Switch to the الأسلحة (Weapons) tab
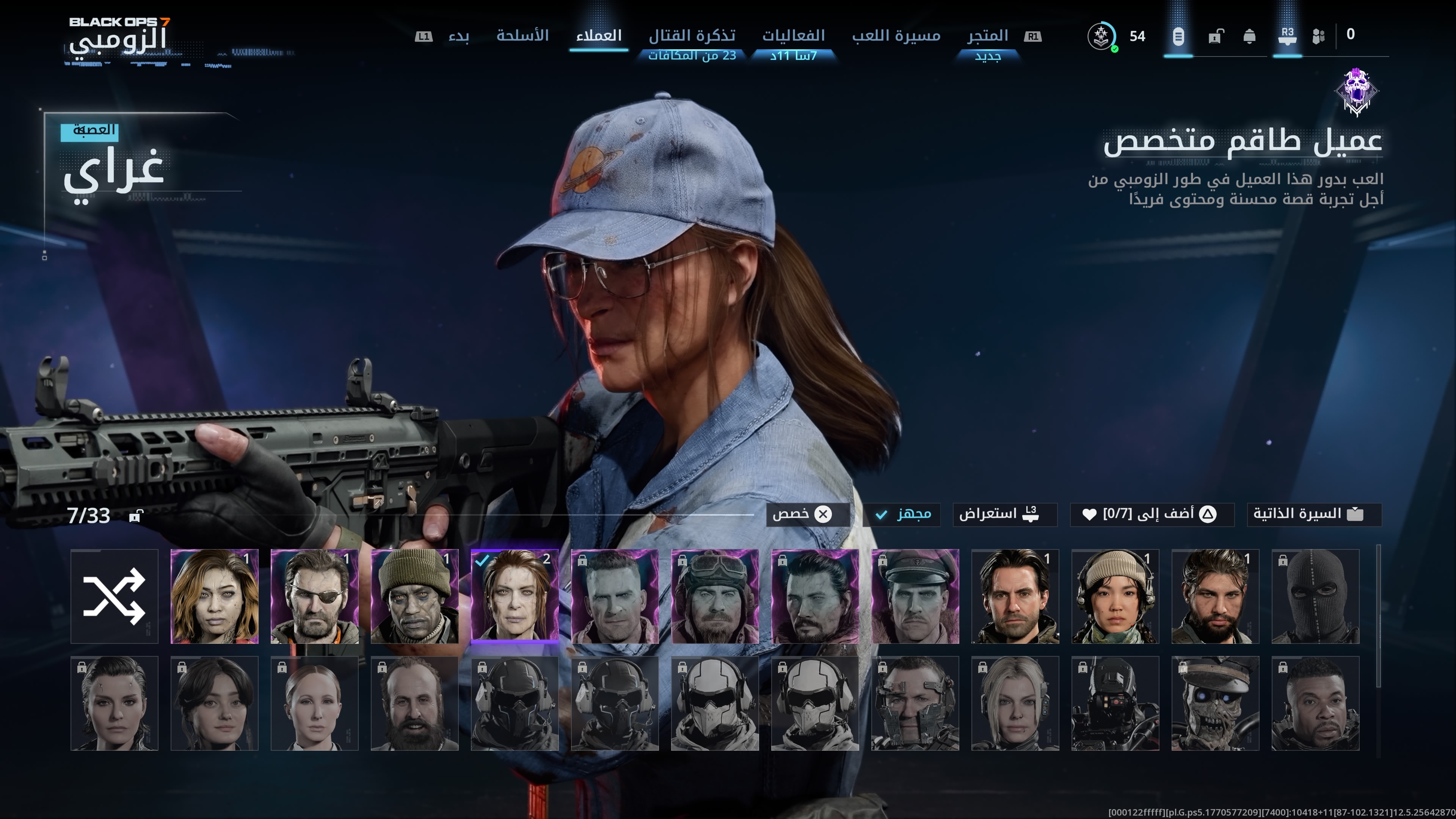The image size is (1456, 819). pos(522,36)
